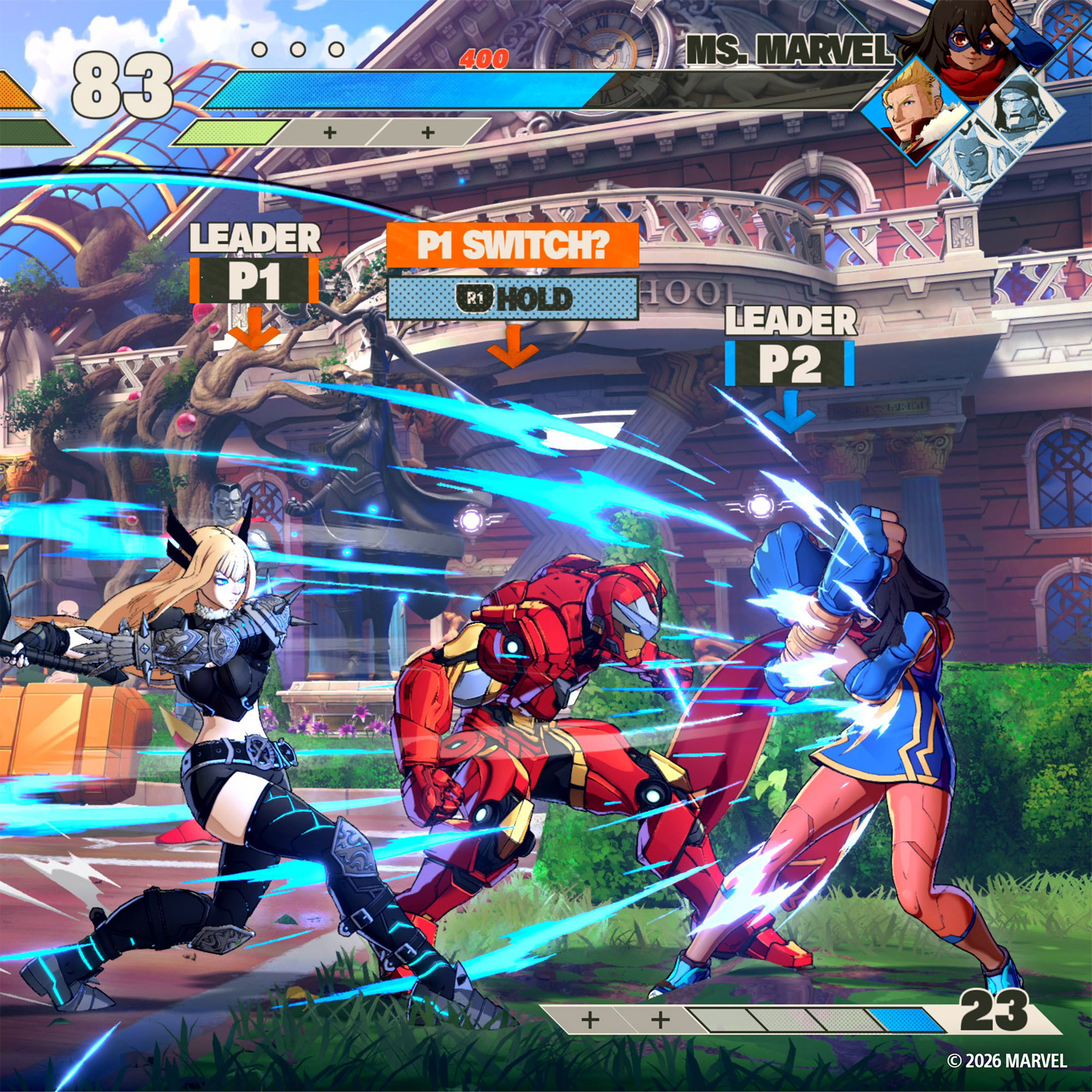1092x1092 pixels.
Task: Choose the blond teammate portrait
Action: [912, 113]
